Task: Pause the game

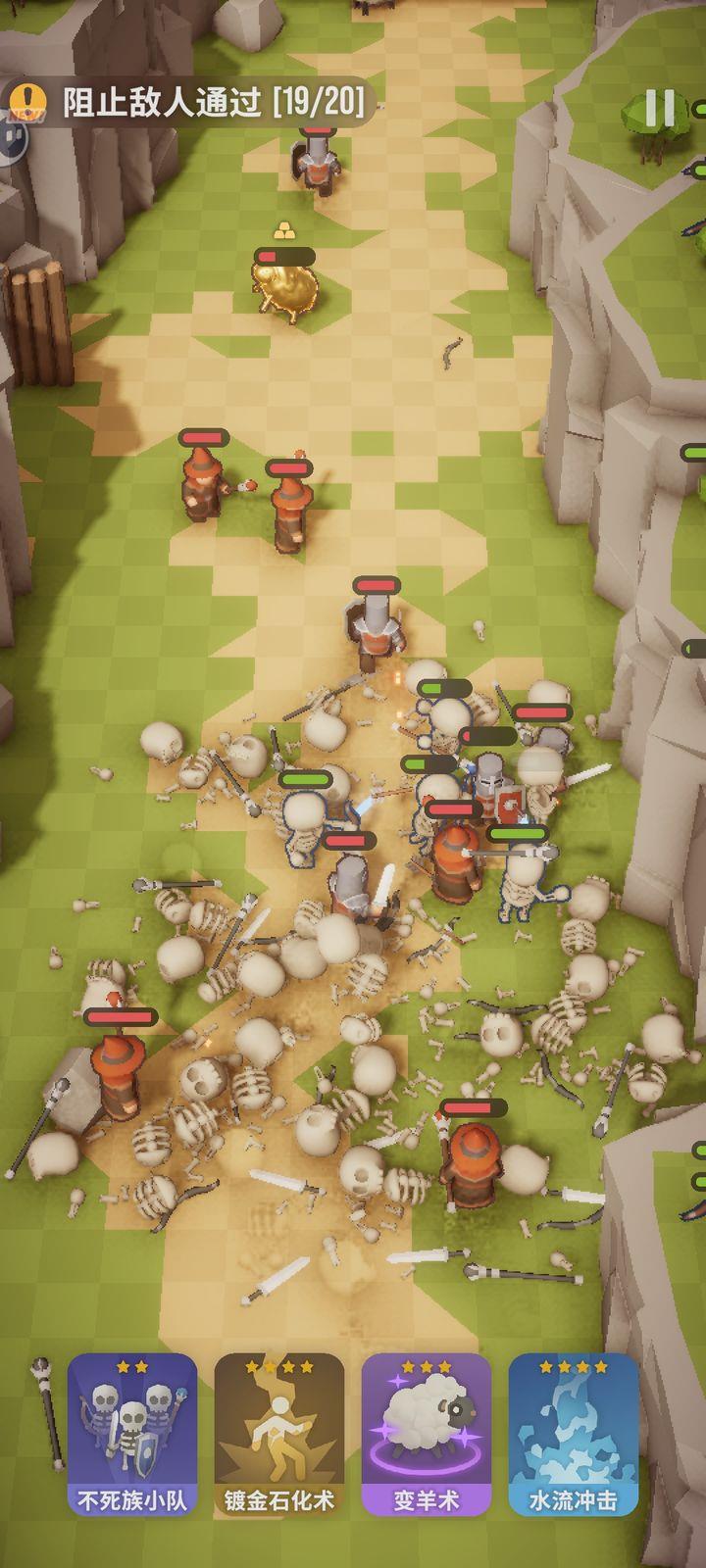Action: [x=660, y=108]
